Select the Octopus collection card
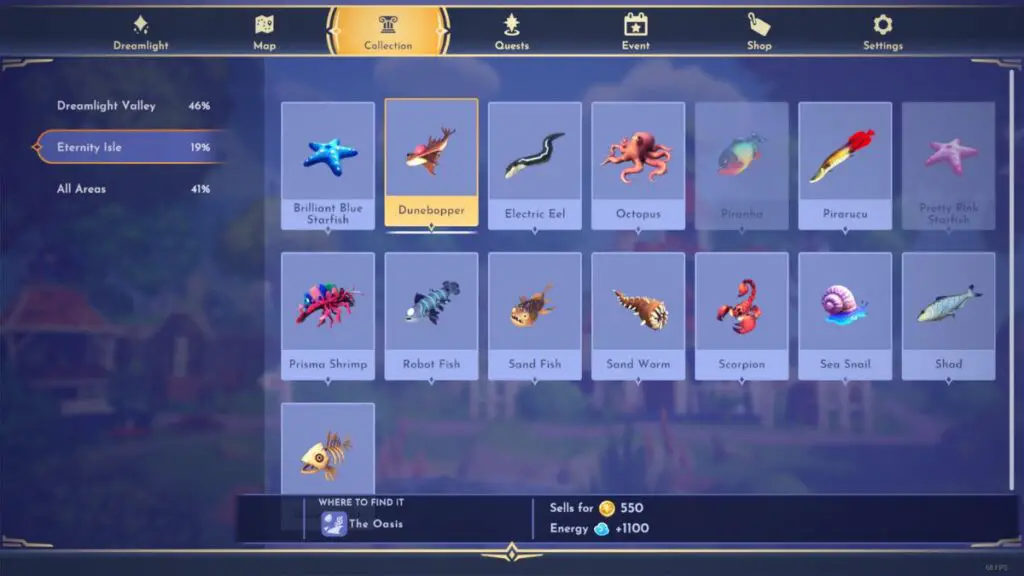Viewport: 1024px width, 576px height. (x=638, y=165)
